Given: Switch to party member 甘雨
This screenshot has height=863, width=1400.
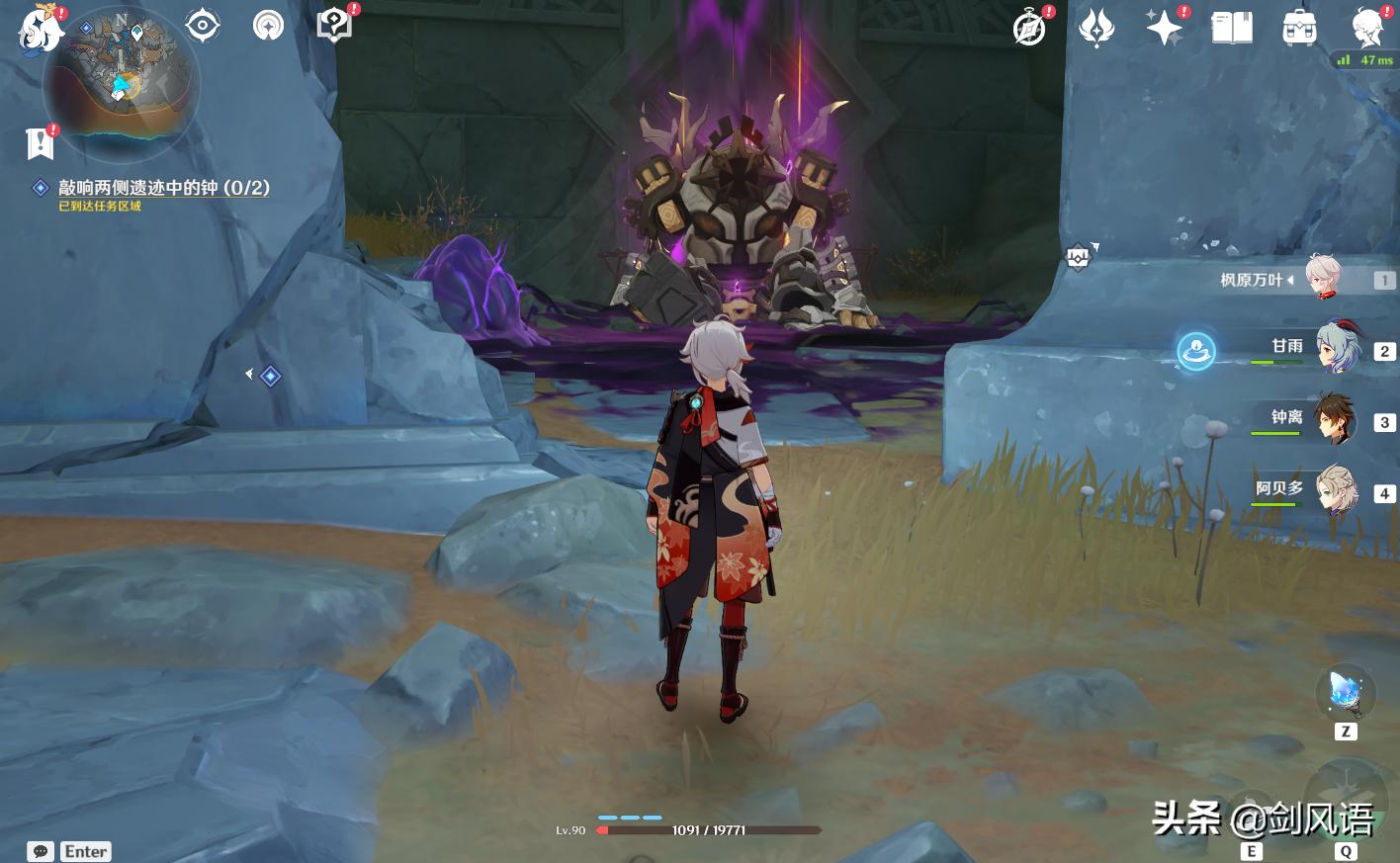Looking at the screenshot, I should 1337,350.
